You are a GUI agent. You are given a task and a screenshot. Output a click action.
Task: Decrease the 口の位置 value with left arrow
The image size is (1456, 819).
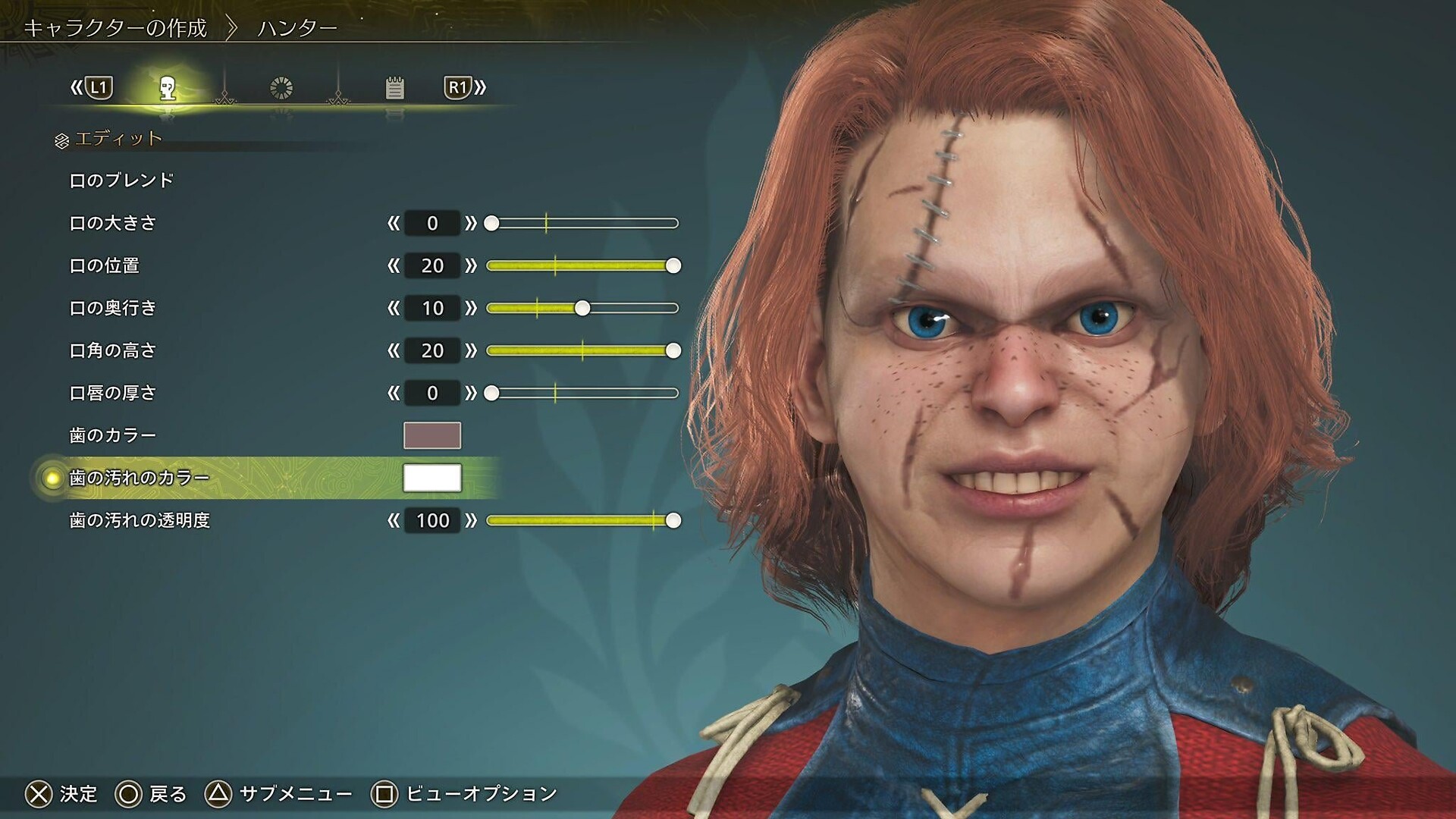[393, 265]
